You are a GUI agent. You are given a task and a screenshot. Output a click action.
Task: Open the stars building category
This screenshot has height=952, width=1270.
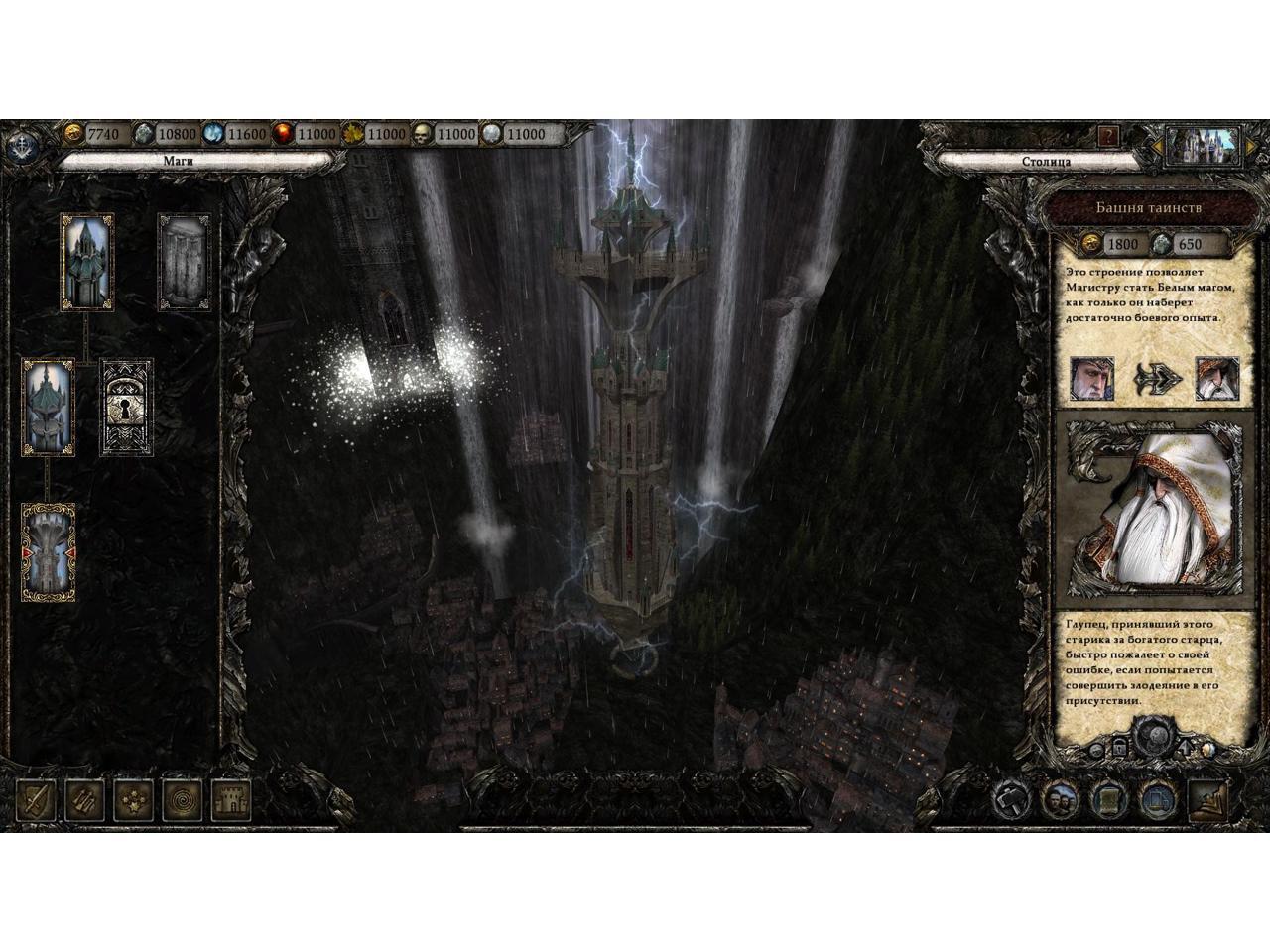pyautogui.click(x=133, y=798)
